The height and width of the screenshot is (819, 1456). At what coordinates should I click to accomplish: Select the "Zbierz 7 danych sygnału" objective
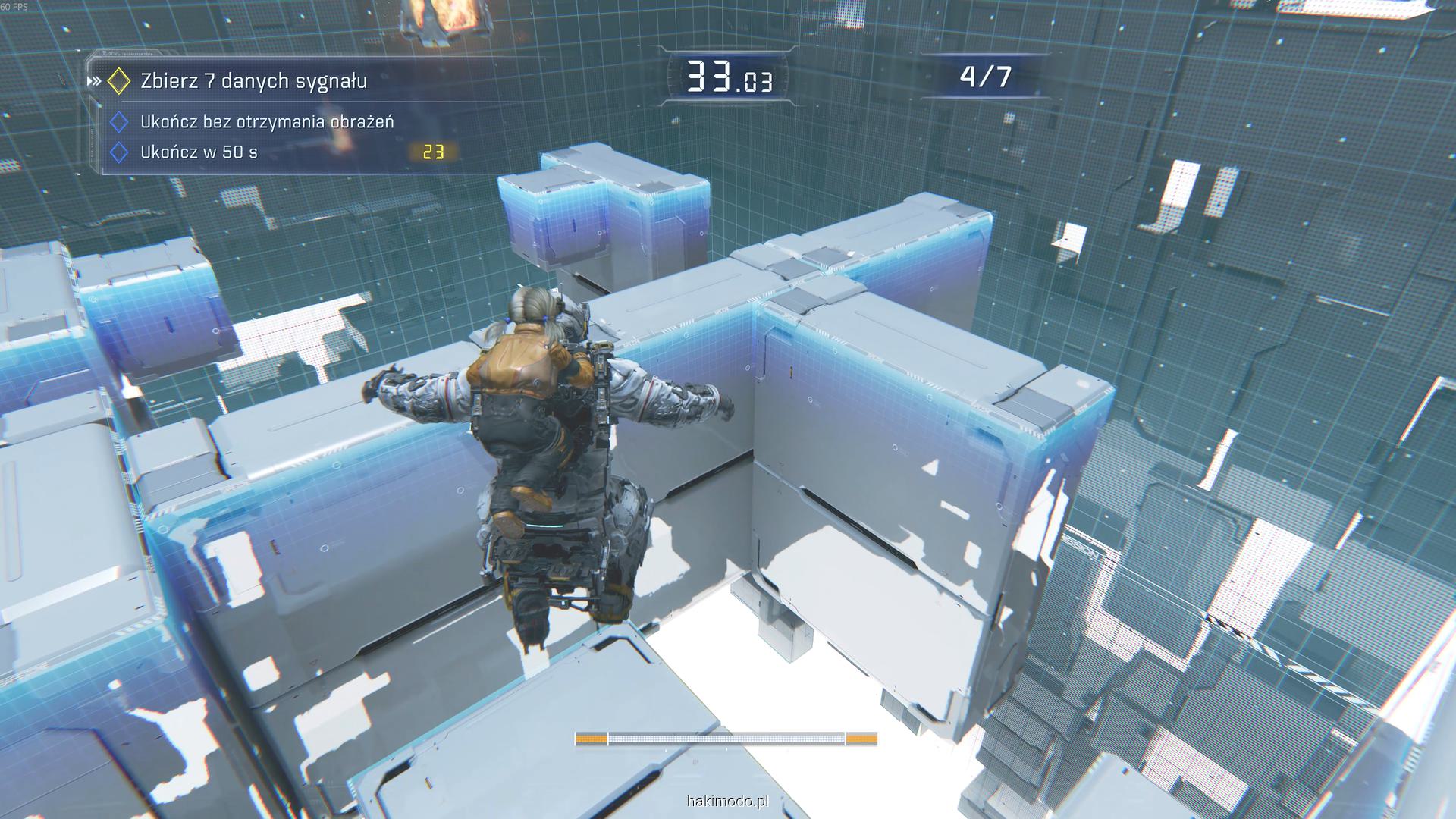(253, 81)
